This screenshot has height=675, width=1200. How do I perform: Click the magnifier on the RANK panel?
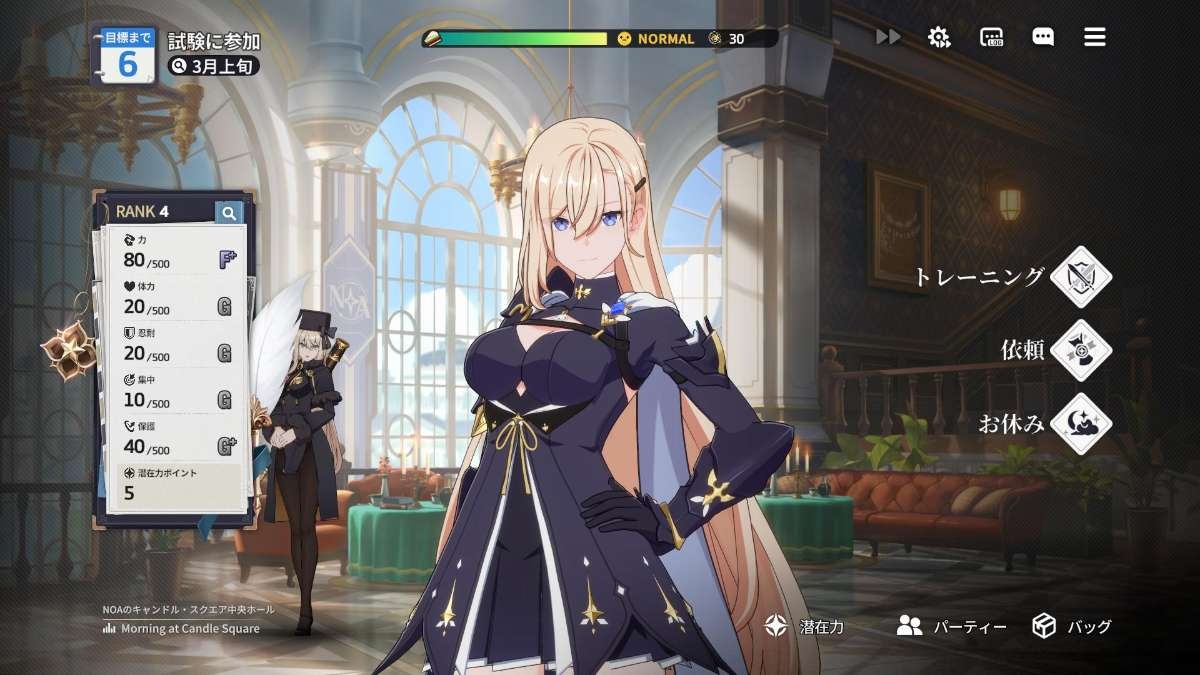click(x=229, y=212)
